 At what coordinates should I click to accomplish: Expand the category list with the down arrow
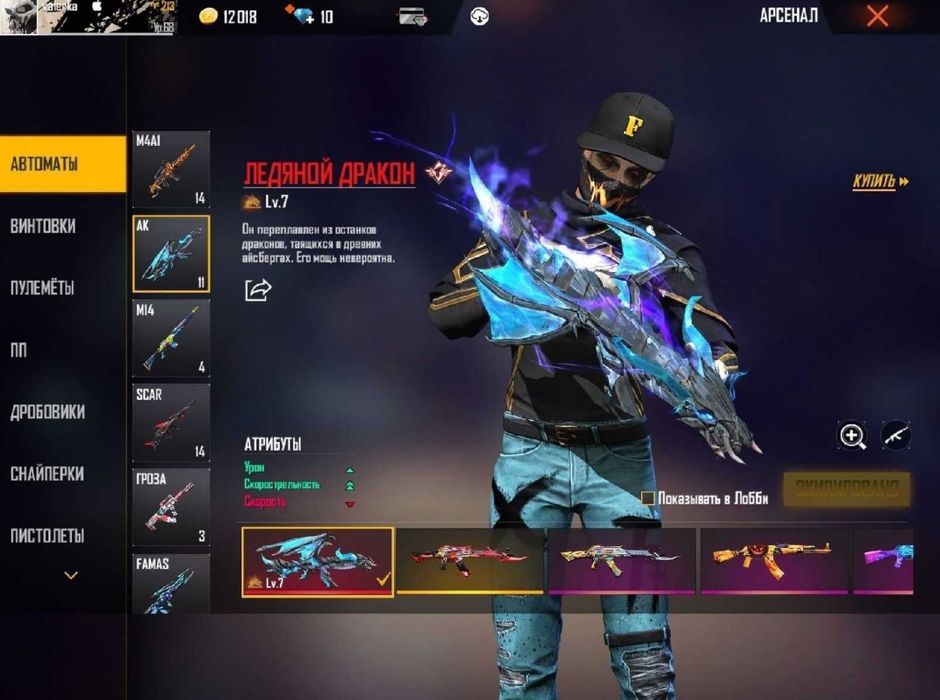71,575
